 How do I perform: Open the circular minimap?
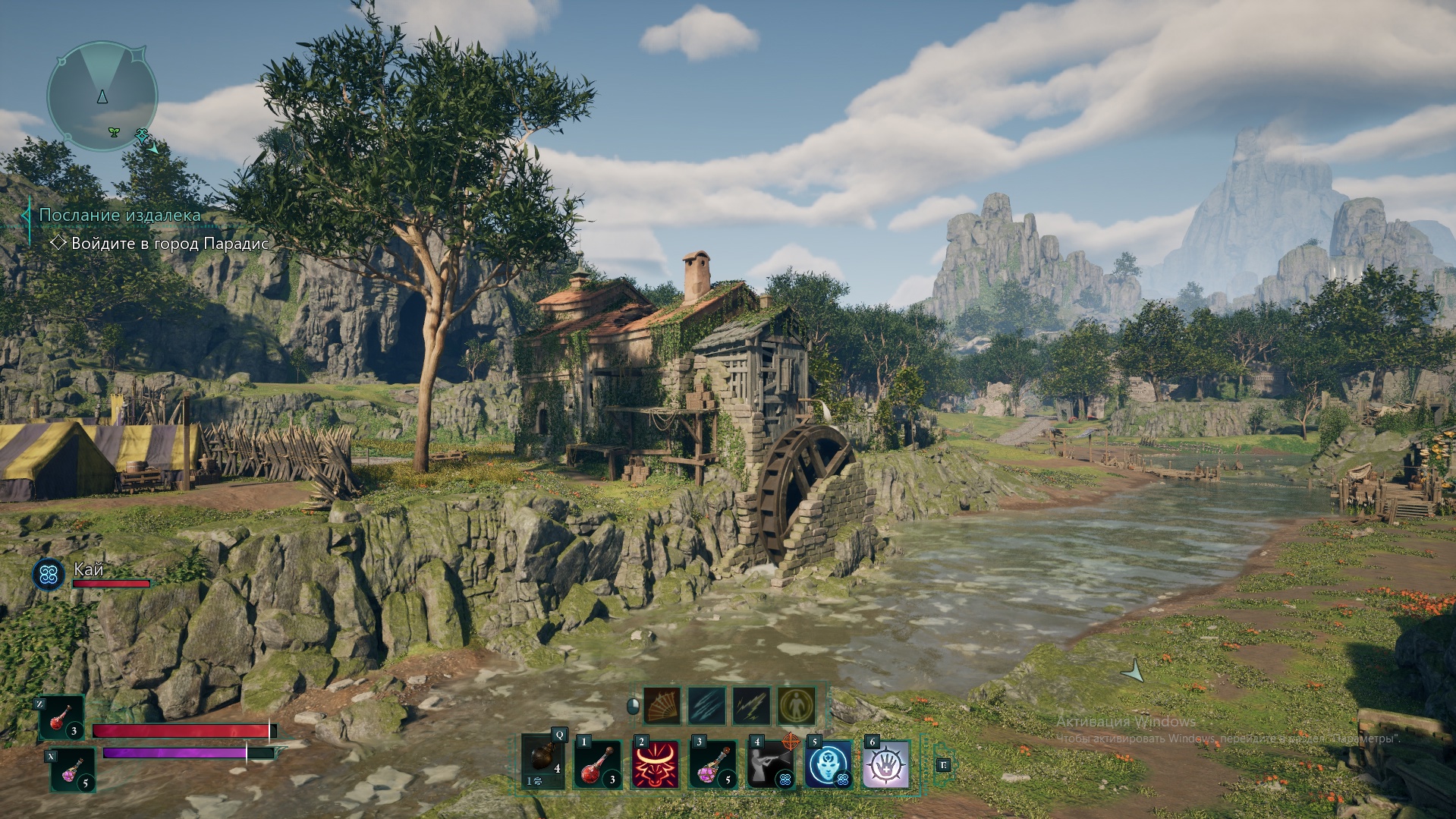tap(102, 96)
